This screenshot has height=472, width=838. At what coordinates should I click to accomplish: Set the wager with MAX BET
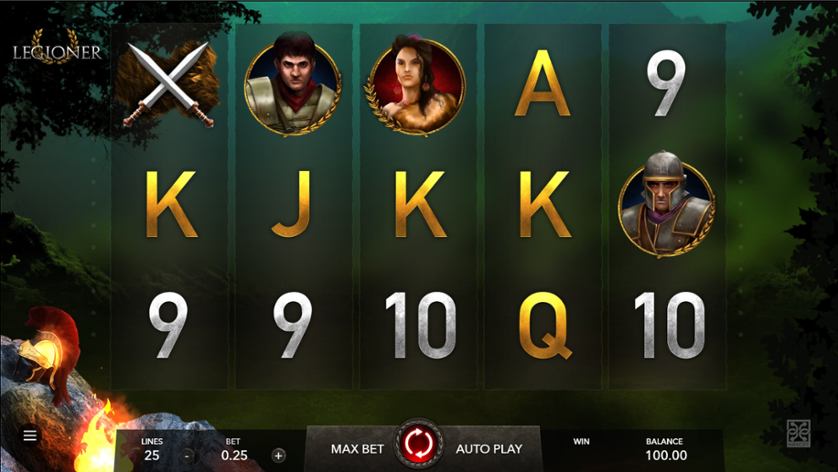coord(357,449)
